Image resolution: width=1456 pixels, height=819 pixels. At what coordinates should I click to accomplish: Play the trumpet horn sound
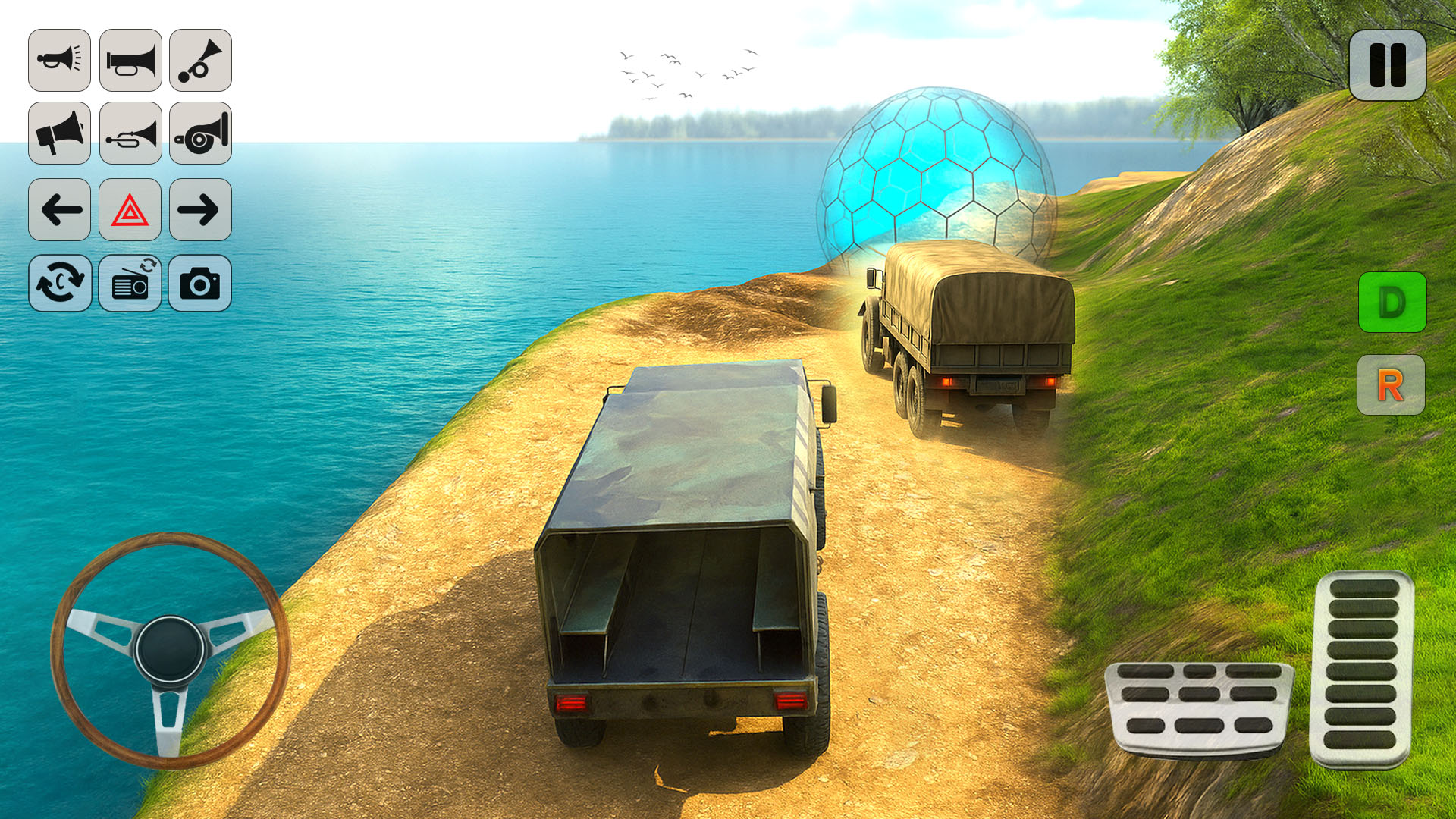point(130,61)
